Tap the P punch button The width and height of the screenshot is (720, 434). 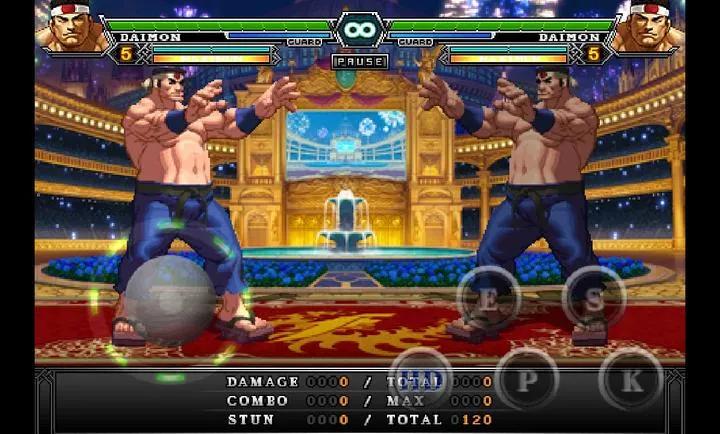[526, 379]
